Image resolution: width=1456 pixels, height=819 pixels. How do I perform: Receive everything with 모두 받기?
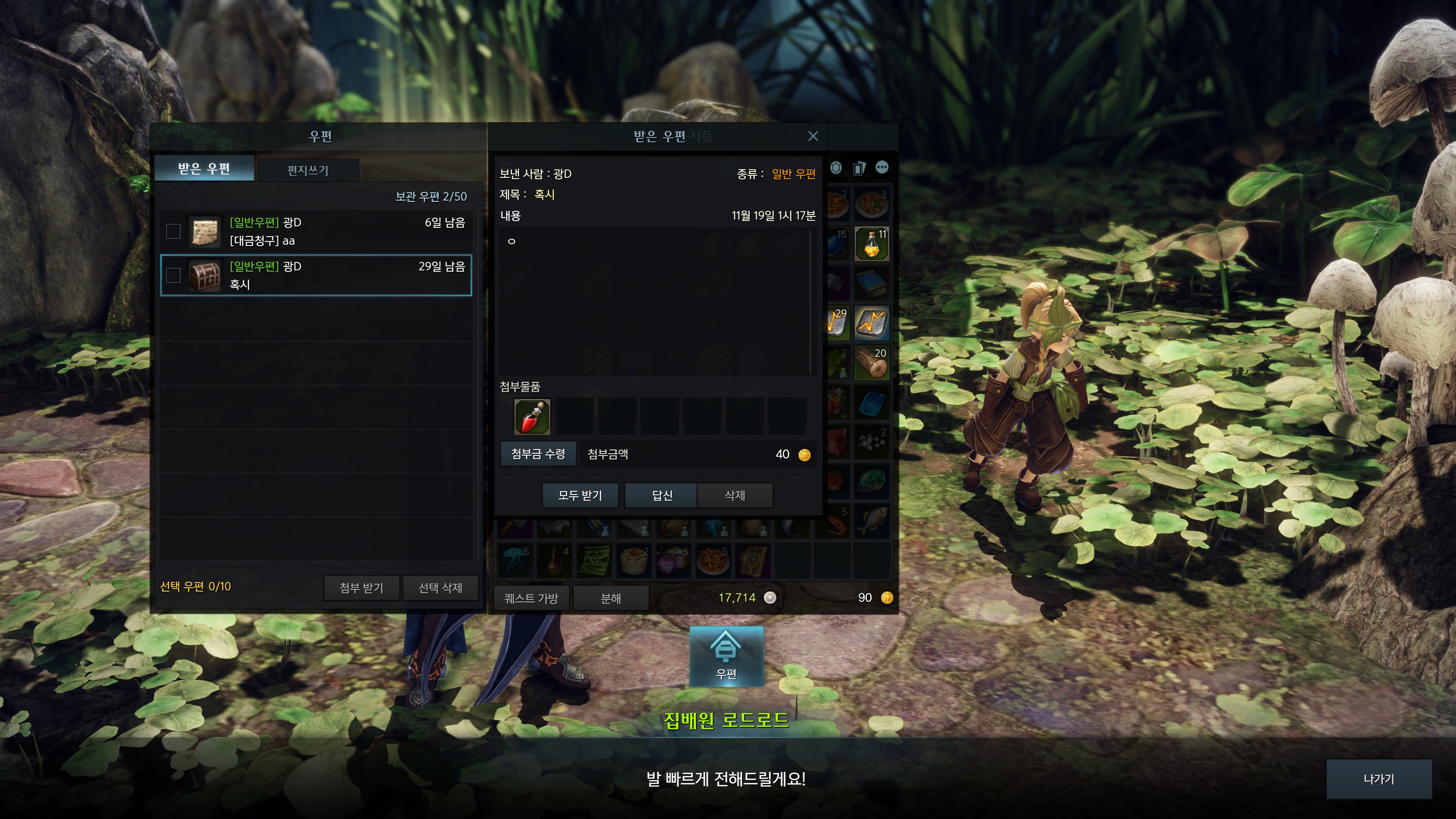pos(580,496)
